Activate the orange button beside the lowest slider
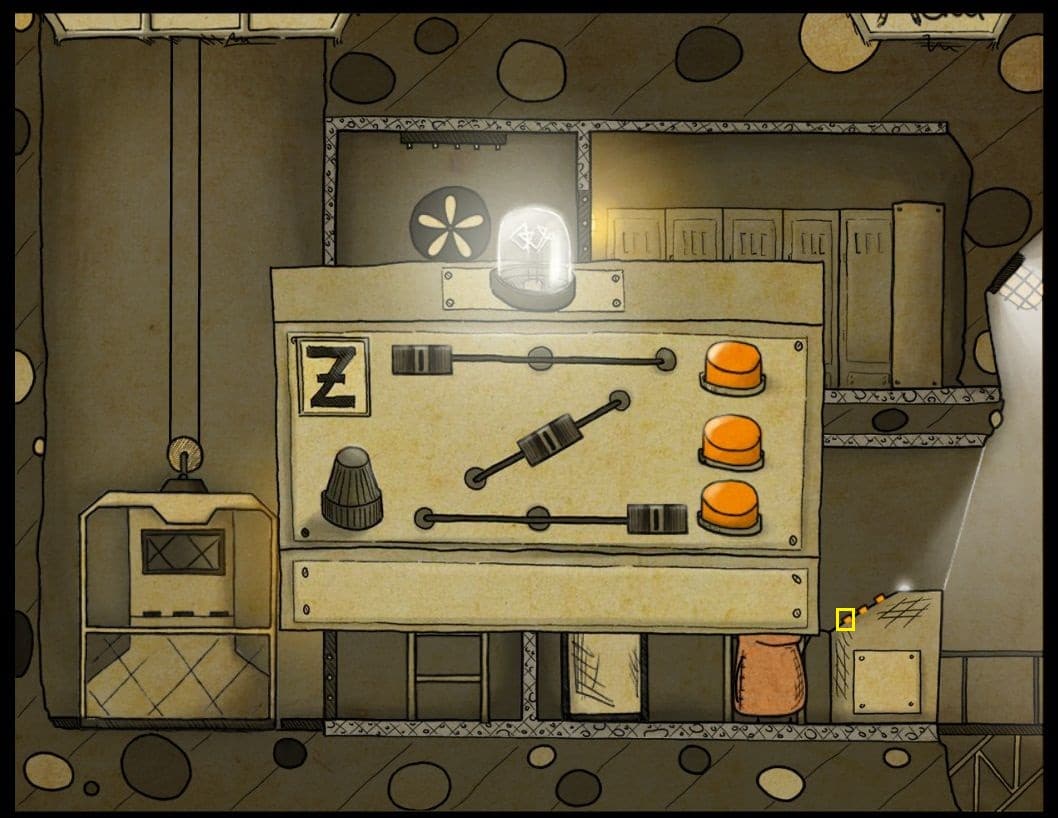 [730, 506]
